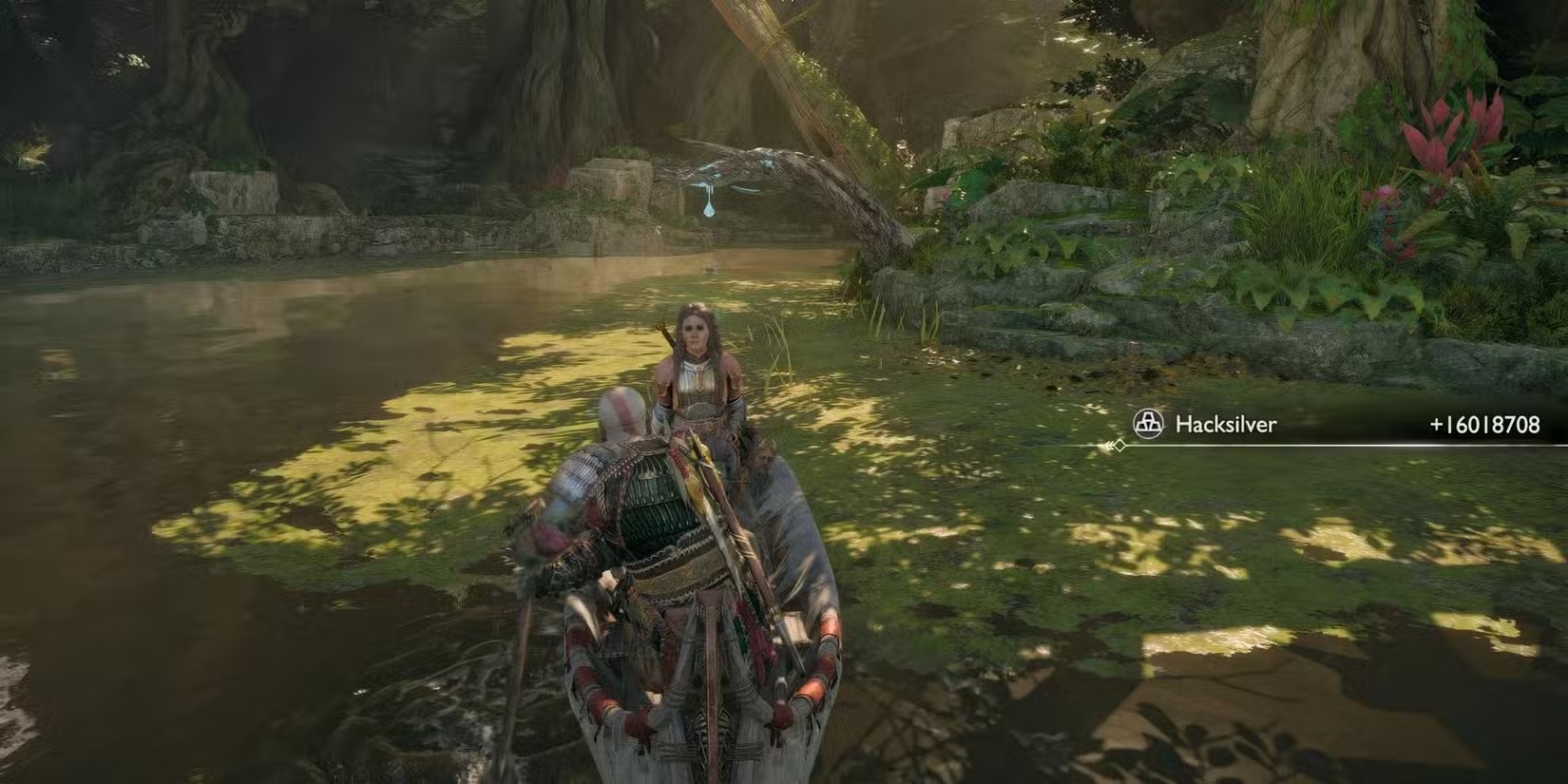
Task: Select the circled silver-ingots emblem
Action: [x=1150, y=426]
